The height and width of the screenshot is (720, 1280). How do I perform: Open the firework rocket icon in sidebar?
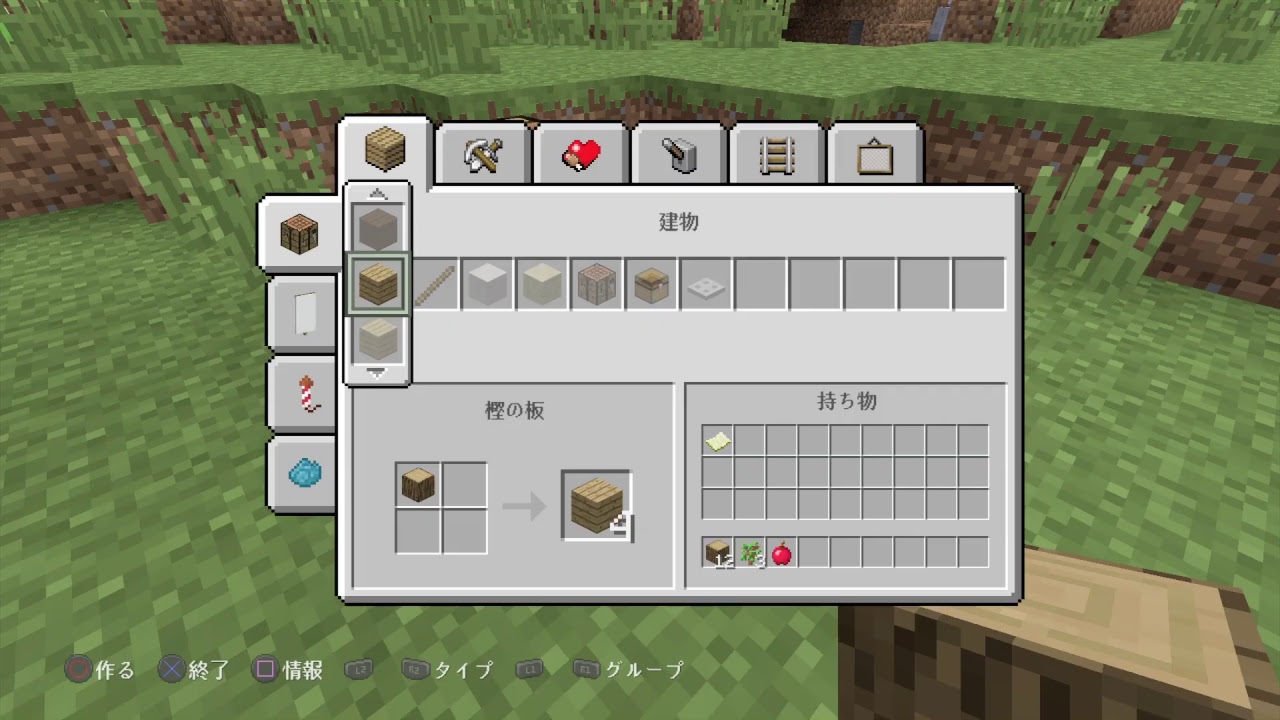click(x=304, y=393)
